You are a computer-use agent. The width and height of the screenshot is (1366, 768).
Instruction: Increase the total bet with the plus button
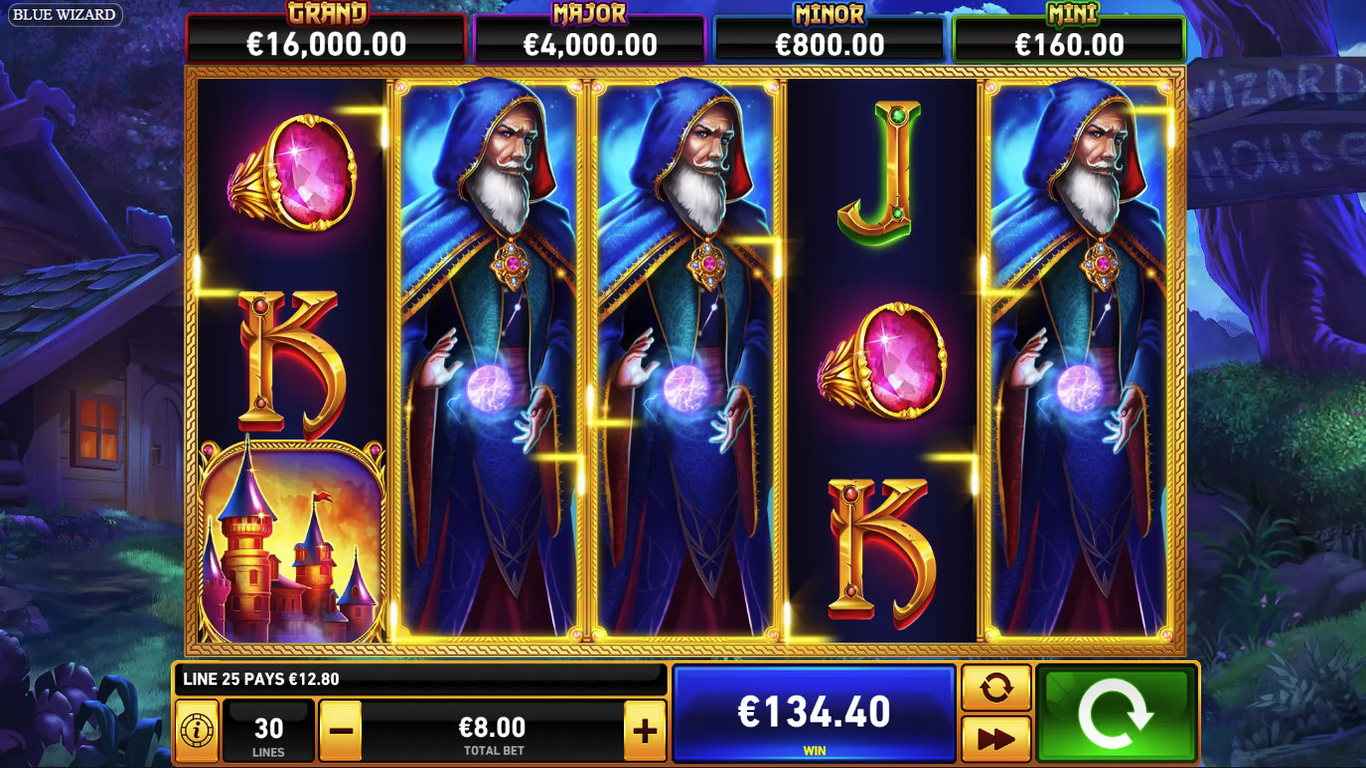(x=645, y=729)
